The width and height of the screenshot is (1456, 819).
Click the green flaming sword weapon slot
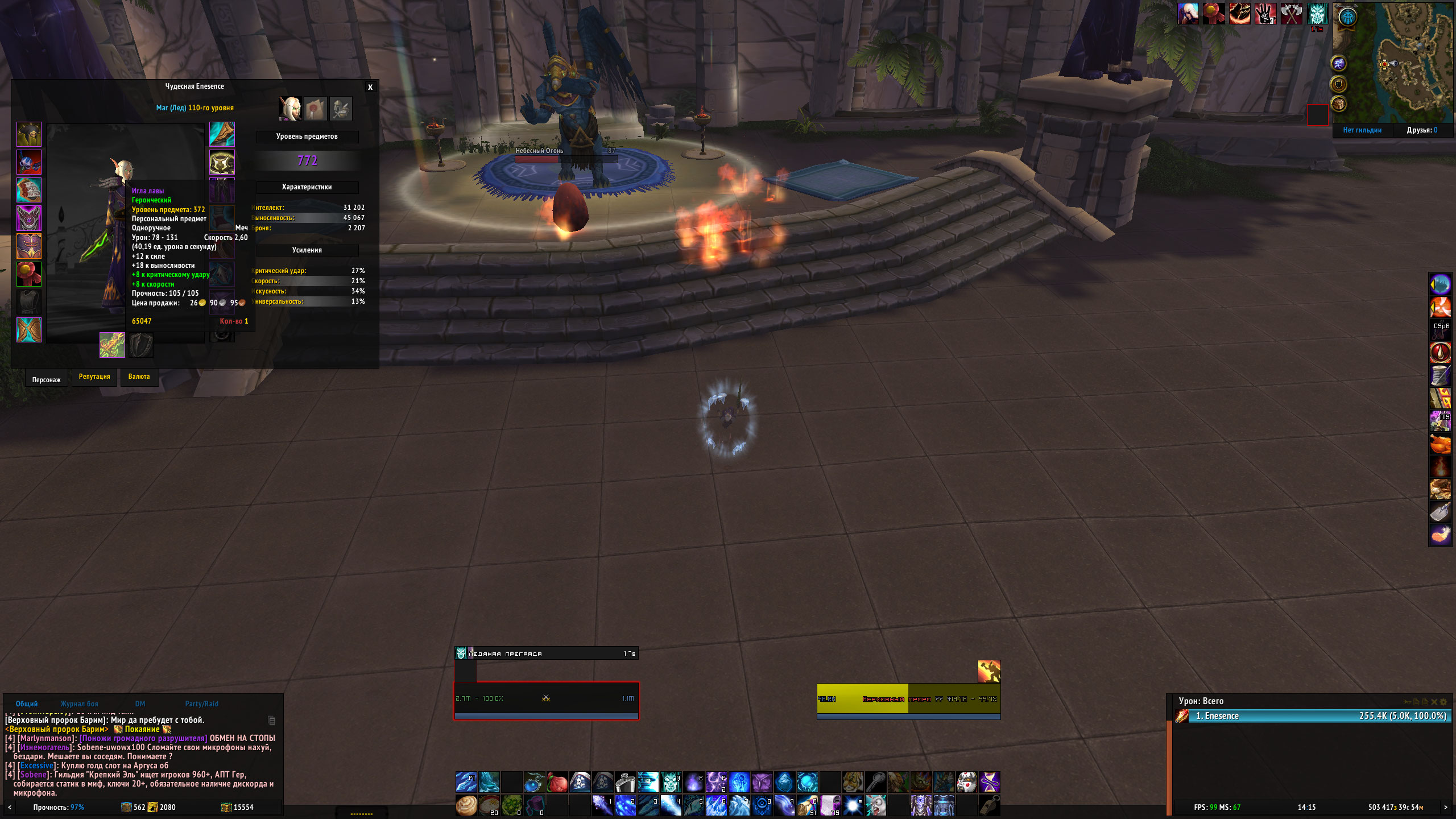pos(112,345)
